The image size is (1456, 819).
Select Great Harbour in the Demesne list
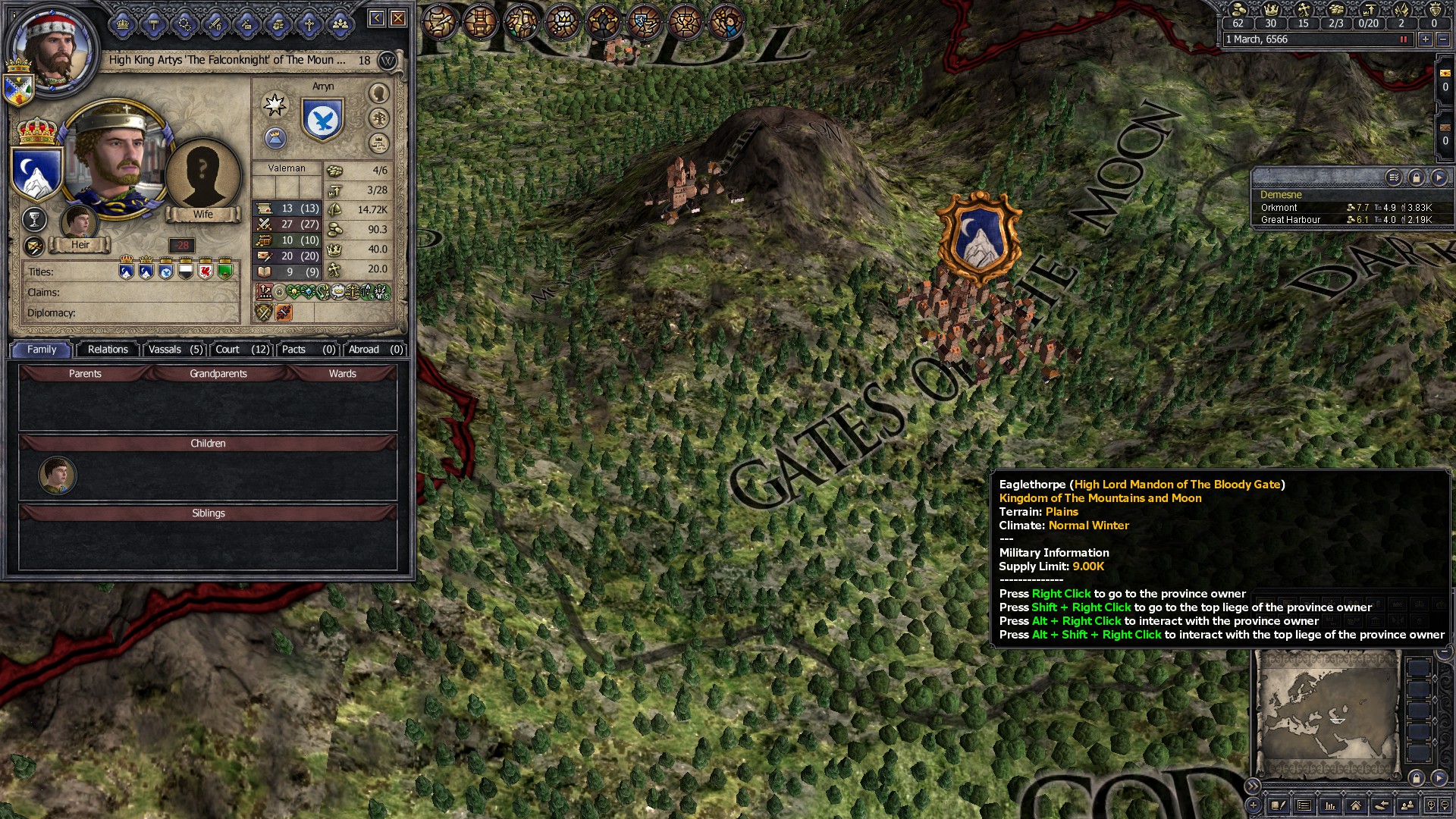pyautogui.click(x=1291, y=220)
